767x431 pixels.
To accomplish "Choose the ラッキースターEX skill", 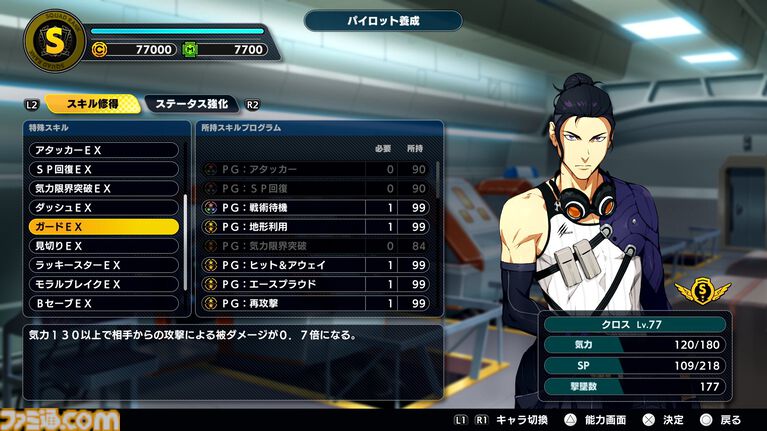I will pos(104,265).
